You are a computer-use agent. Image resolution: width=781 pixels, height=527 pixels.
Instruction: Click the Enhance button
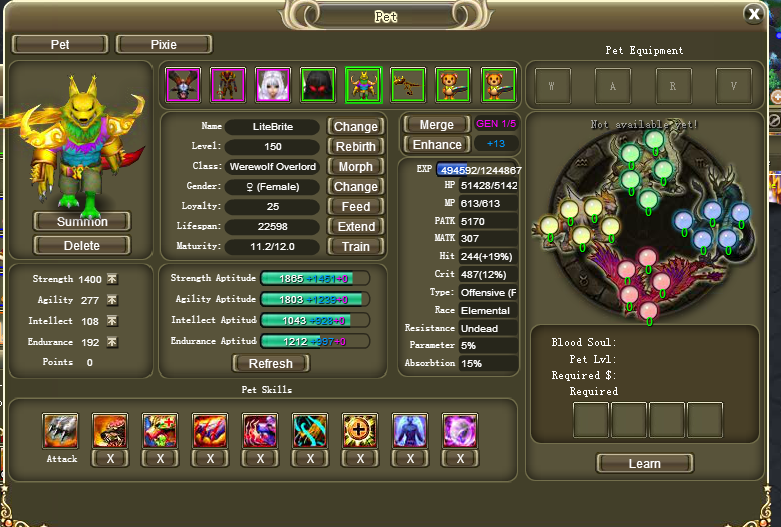436,145
